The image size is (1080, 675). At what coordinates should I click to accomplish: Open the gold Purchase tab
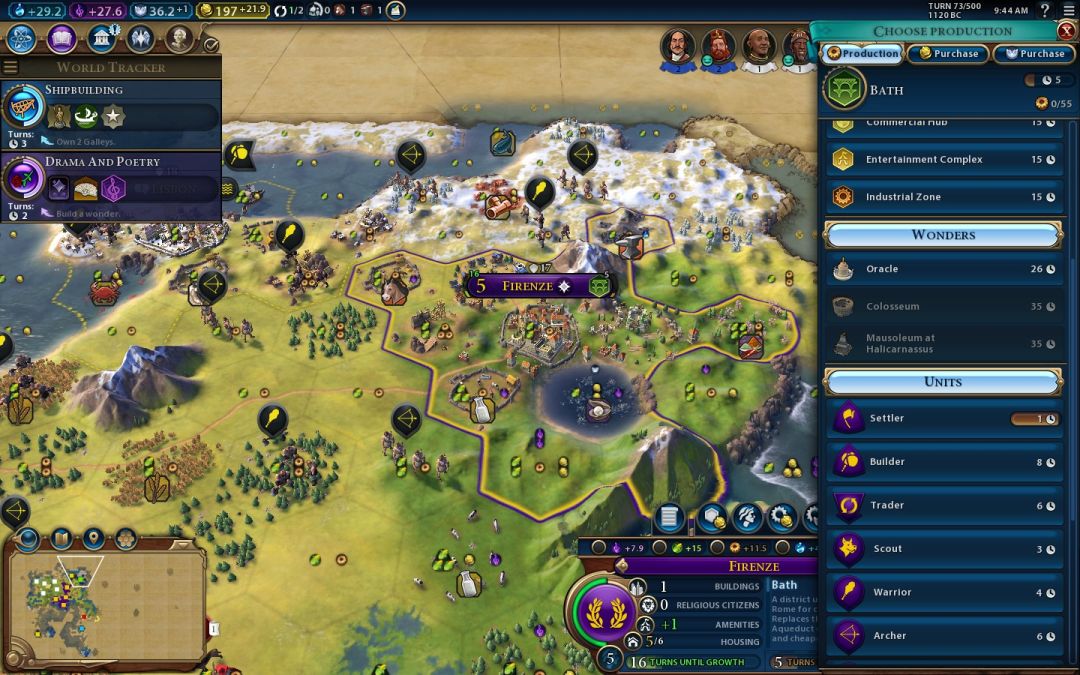pyautogui.click(x=947, y=54)
